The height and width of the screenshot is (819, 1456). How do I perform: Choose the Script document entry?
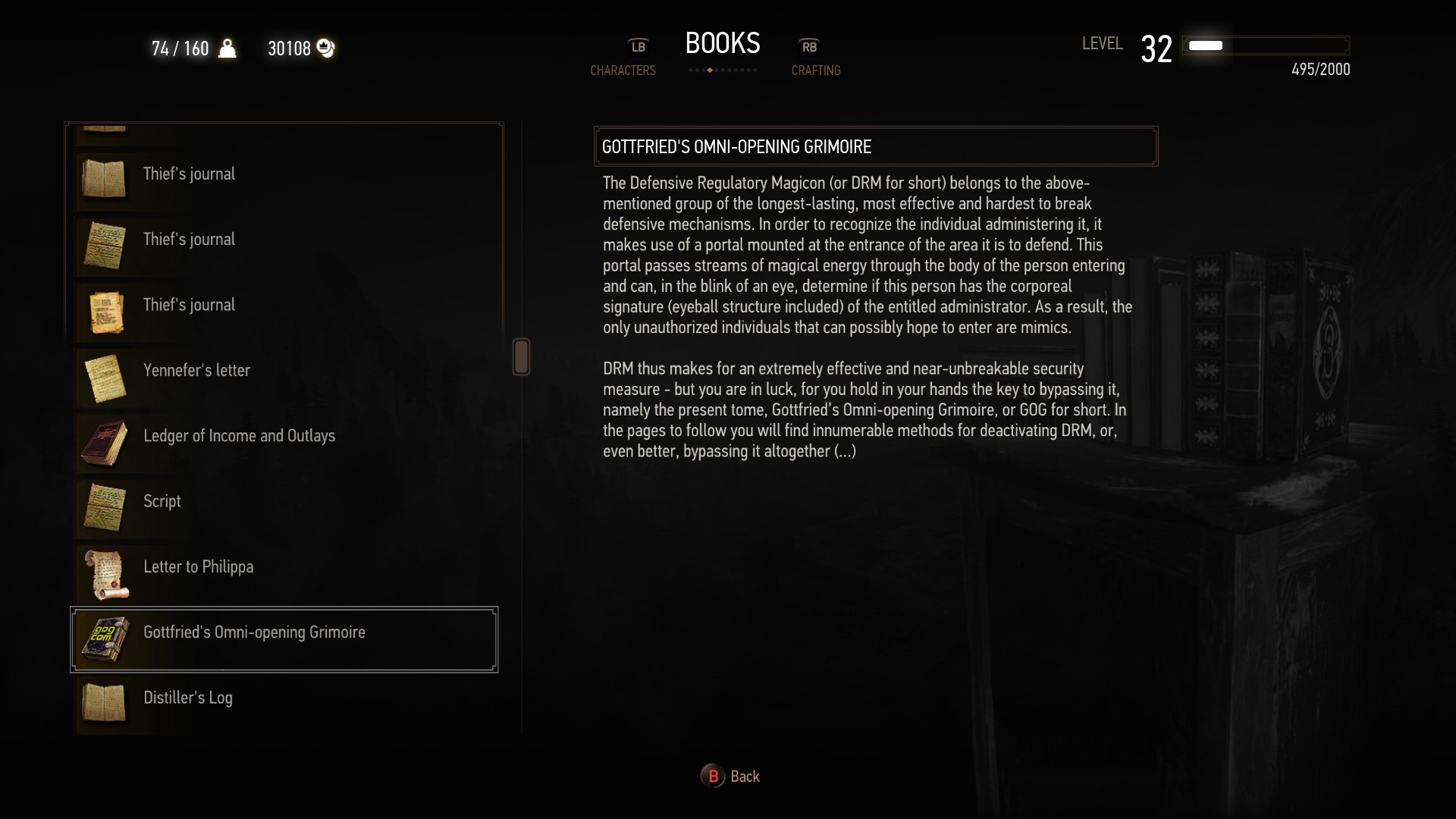(162, 501)
